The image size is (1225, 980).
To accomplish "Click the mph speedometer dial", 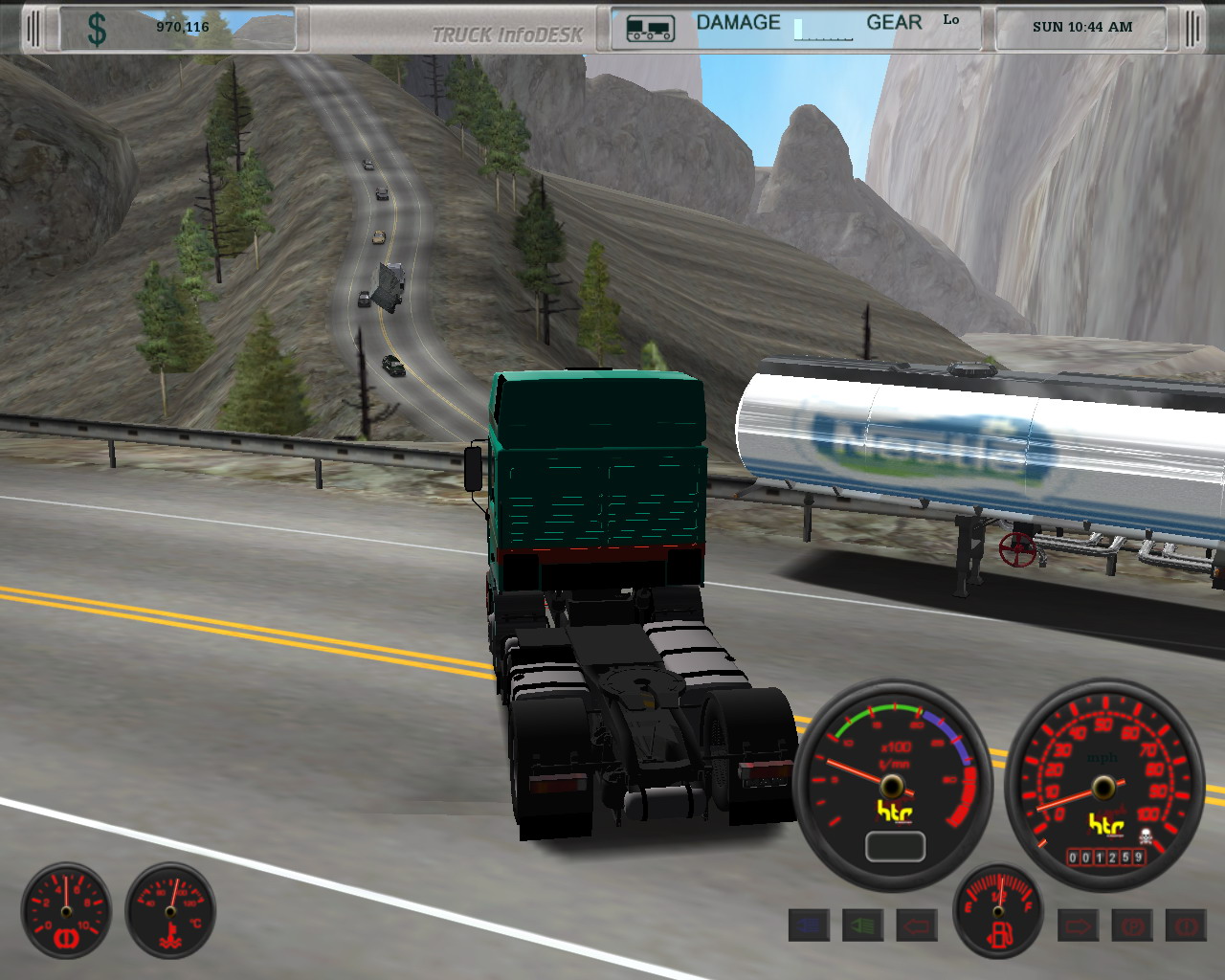I will click(1103, 787).
